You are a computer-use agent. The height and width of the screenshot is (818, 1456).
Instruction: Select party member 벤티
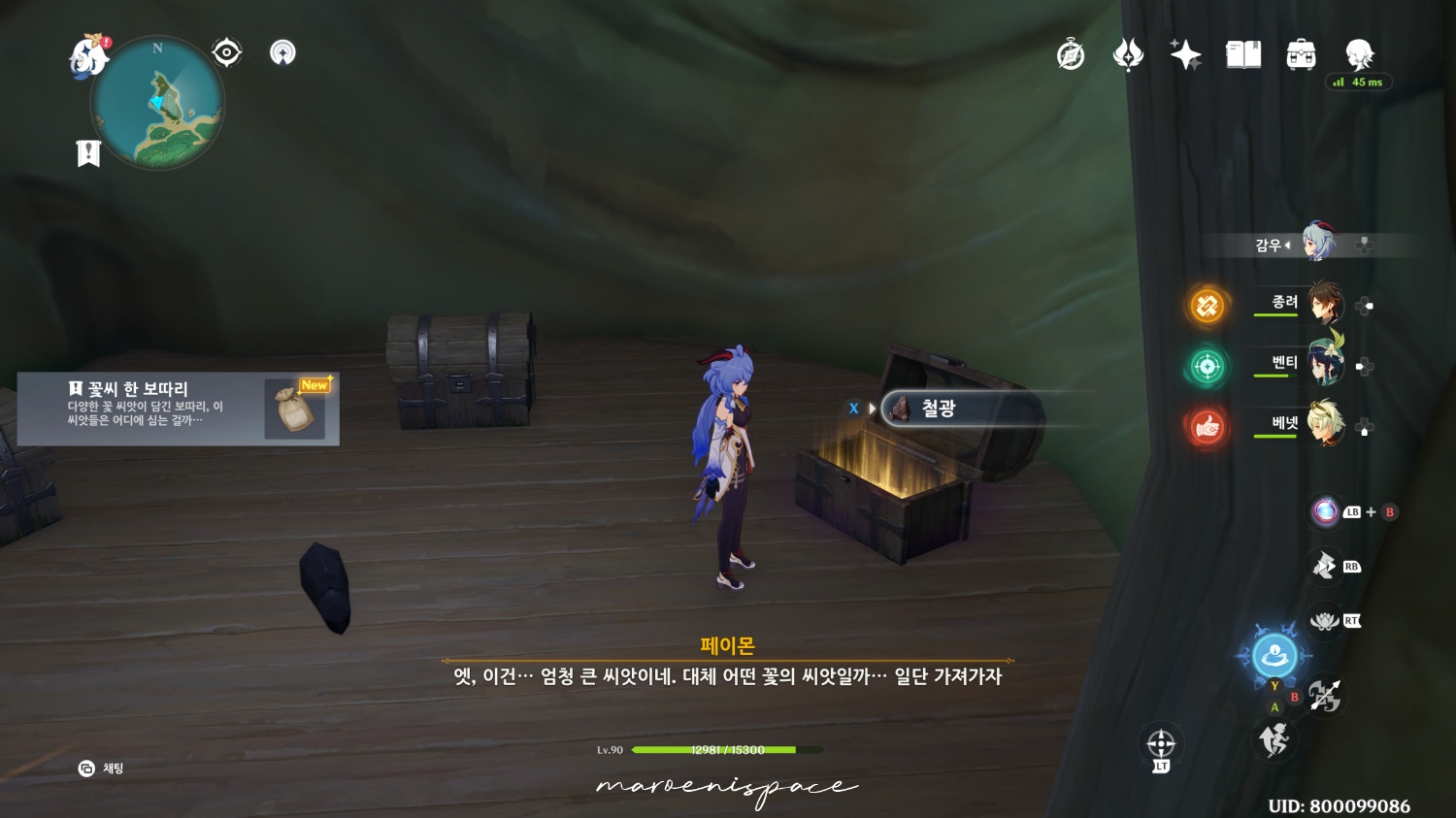[1325, 367]
